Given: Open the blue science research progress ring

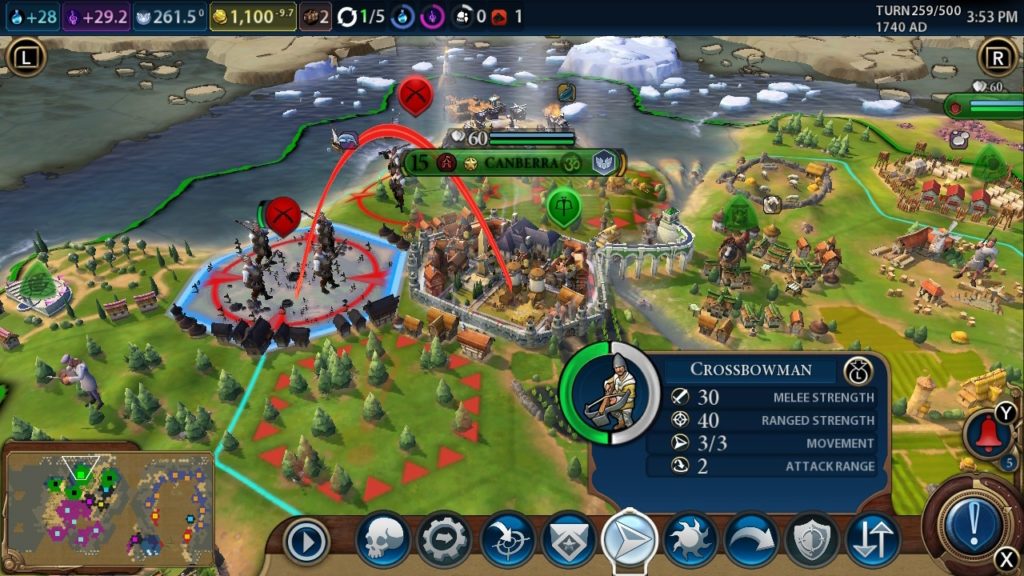Looking at the screenshot, I should coord(406,16).
